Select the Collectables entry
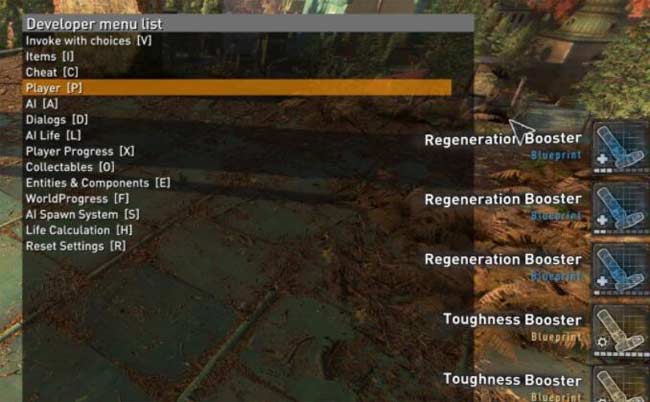This screenshot has width=650, height=402. [x=70, y=167]
